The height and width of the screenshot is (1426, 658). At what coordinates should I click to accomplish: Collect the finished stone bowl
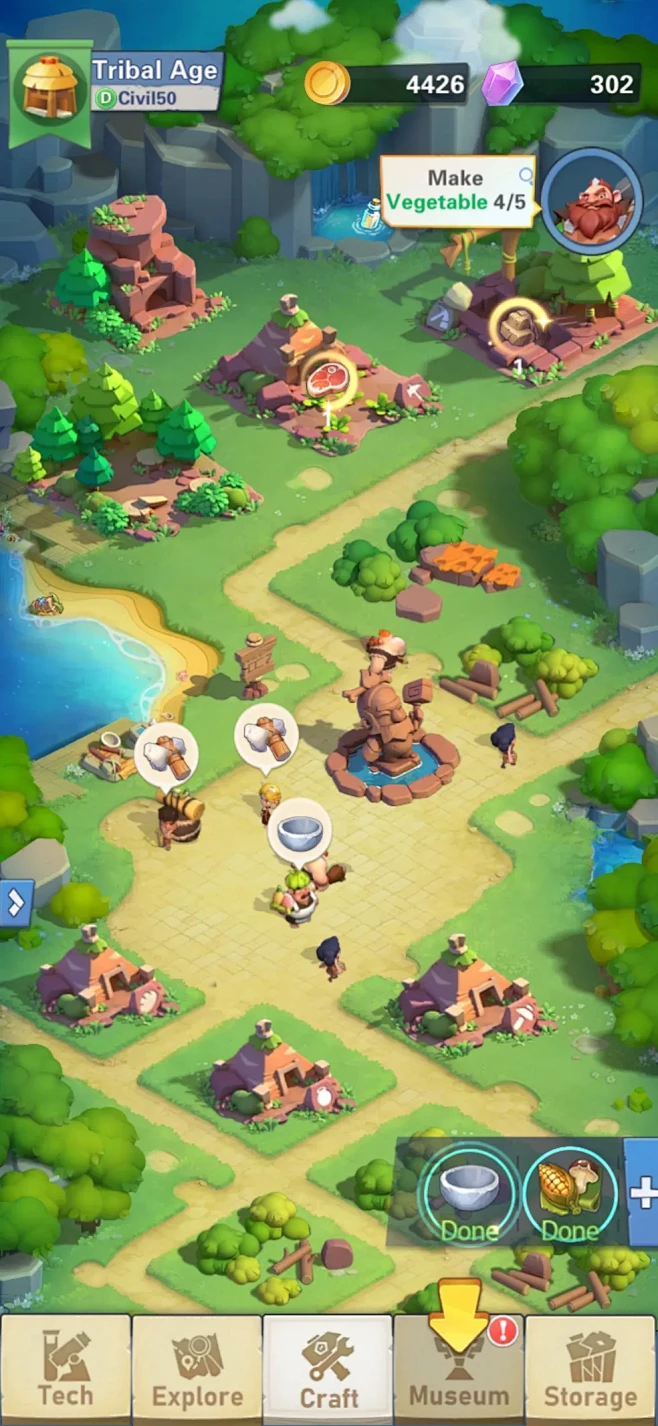tap(468, 1195)
